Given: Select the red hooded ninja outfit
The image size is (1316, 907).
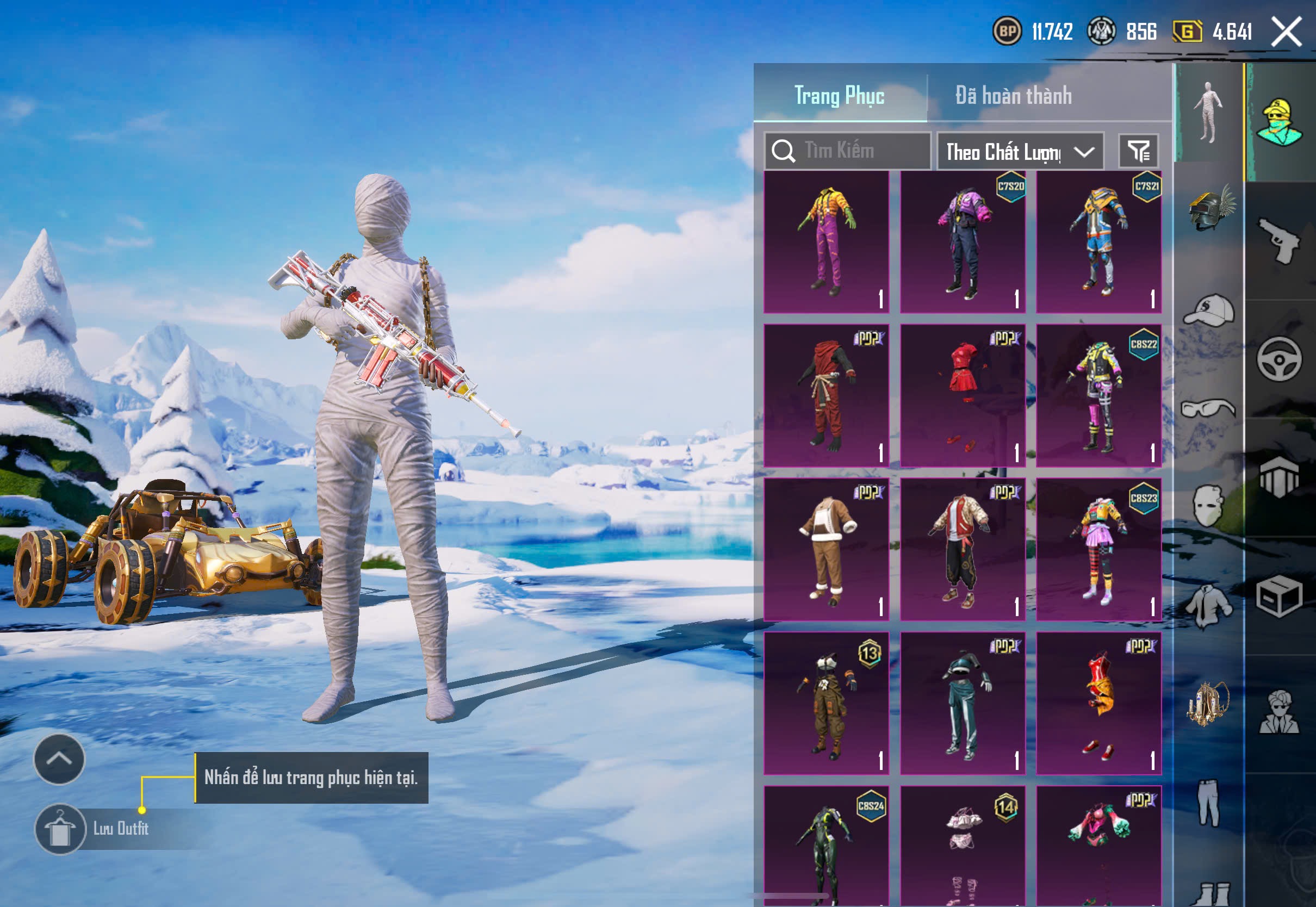Looking at the screenshot, I should pyautogui.click(x=826, y=395).
